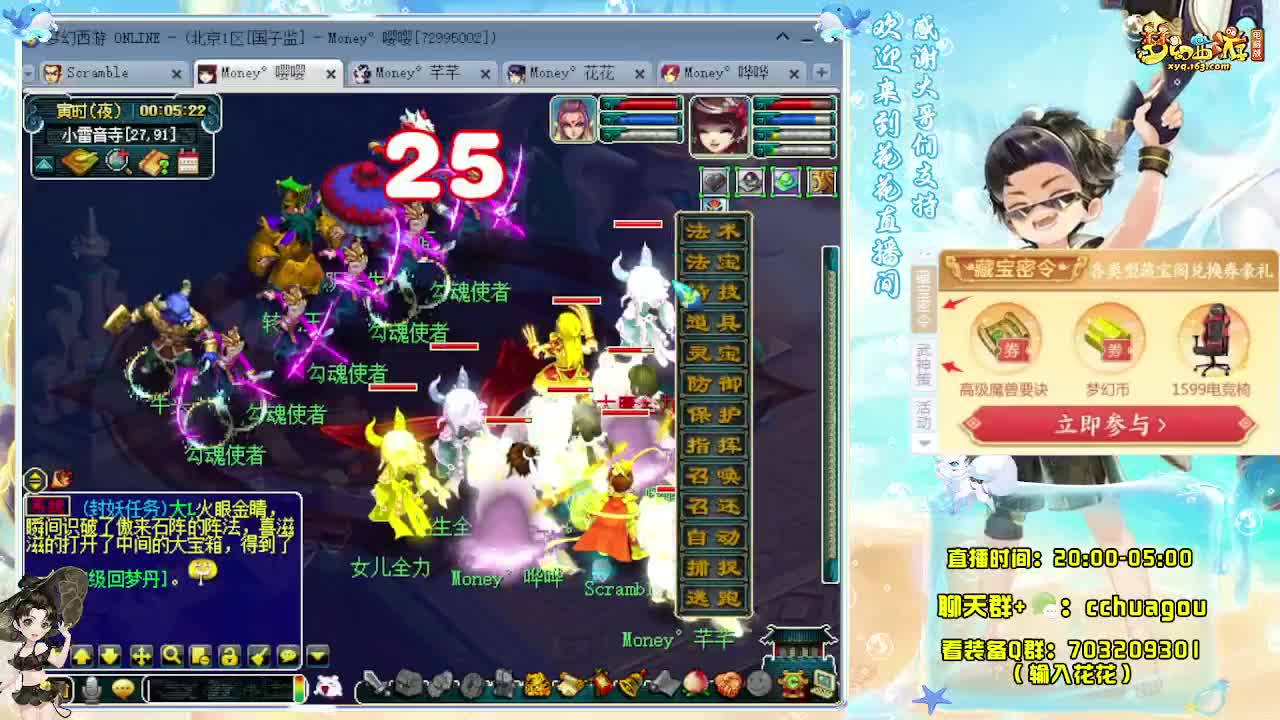
Task: Toggle the lock icon on the chat toolbar
Action: coord(229,656)
